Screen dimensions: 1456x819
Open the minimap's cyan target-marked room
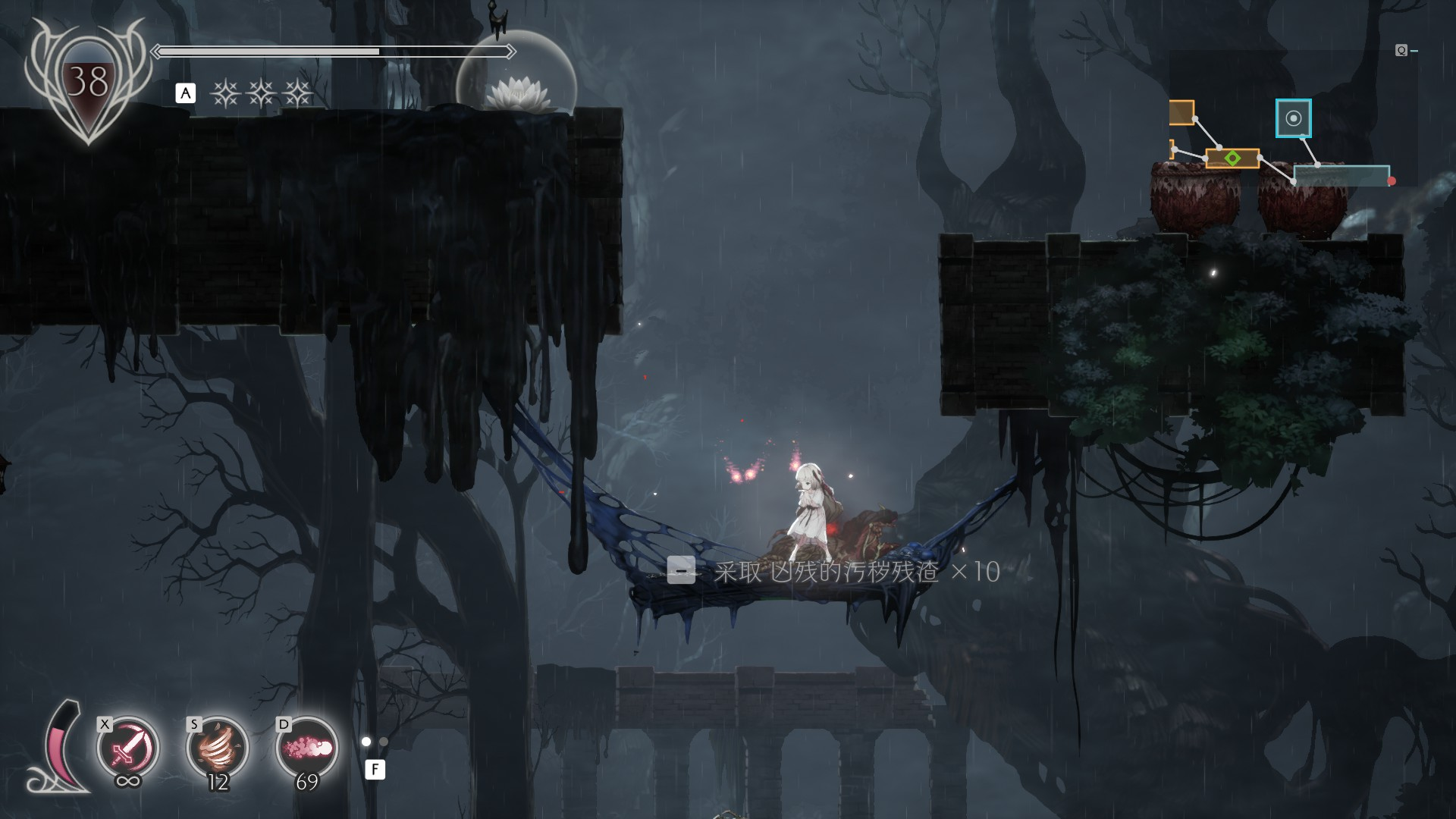tap(1293, 118)
